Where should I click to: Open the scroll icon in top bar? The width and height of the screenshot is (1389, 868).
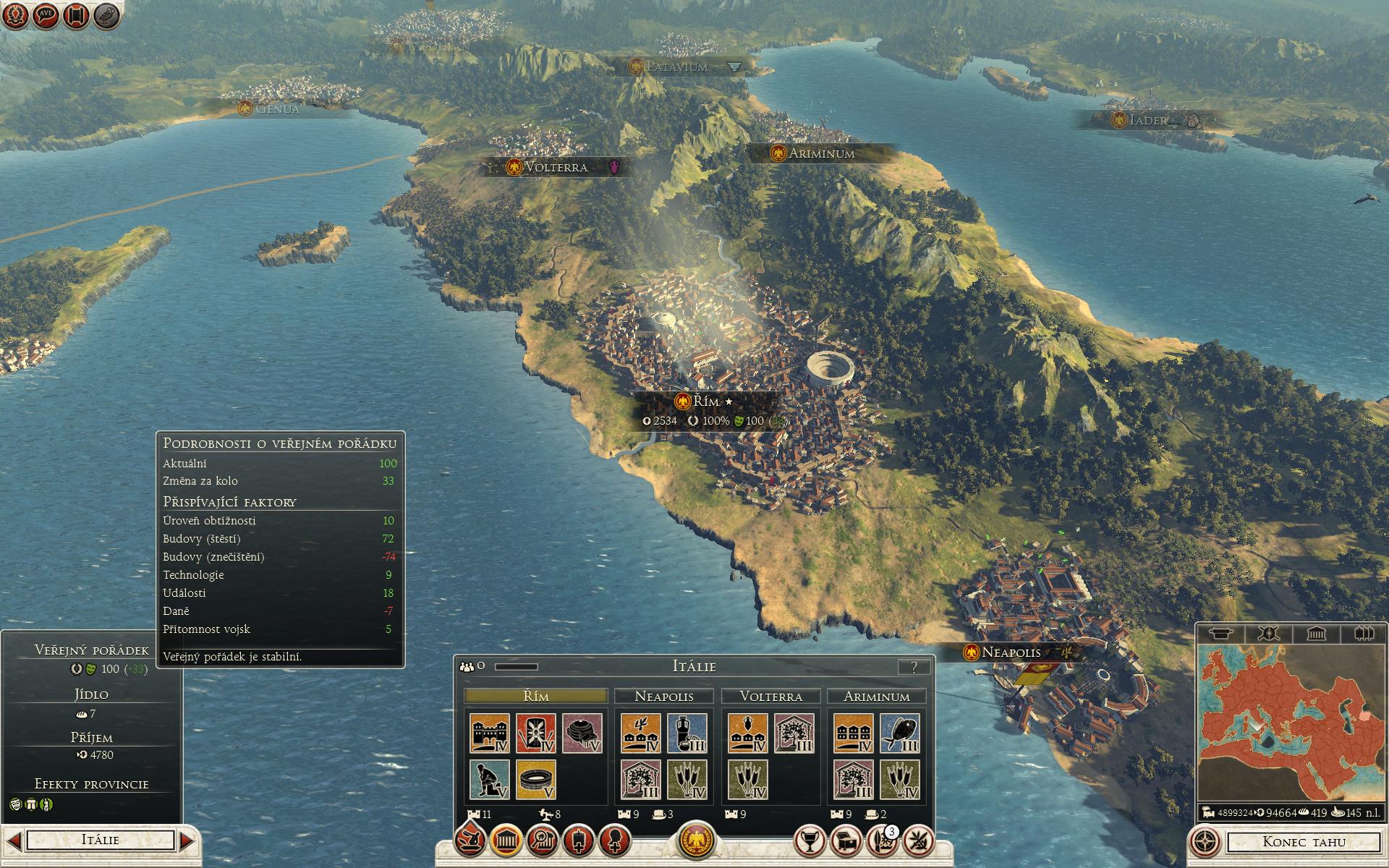tap(76, 15)
